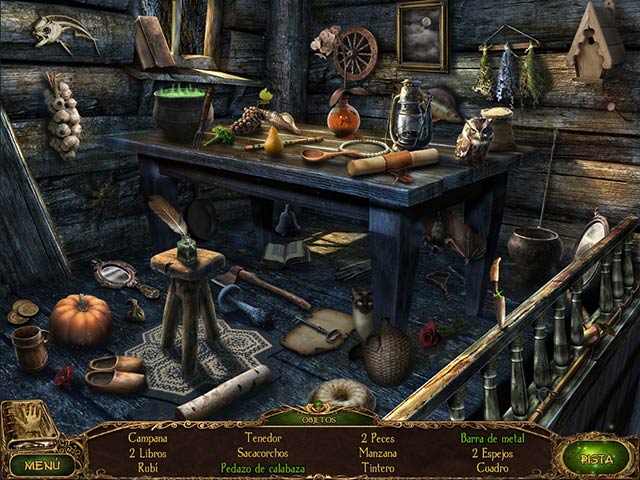
Task: Open the MENU button
Action: 43,464
